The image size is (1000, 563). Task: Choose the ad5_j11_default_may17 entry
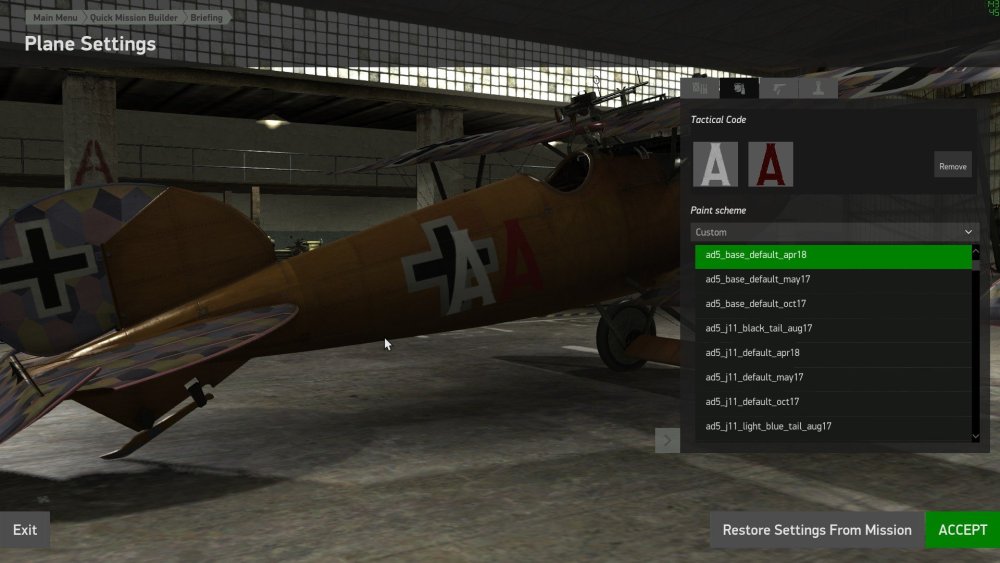pyautogui.click(x=834, y=377)
